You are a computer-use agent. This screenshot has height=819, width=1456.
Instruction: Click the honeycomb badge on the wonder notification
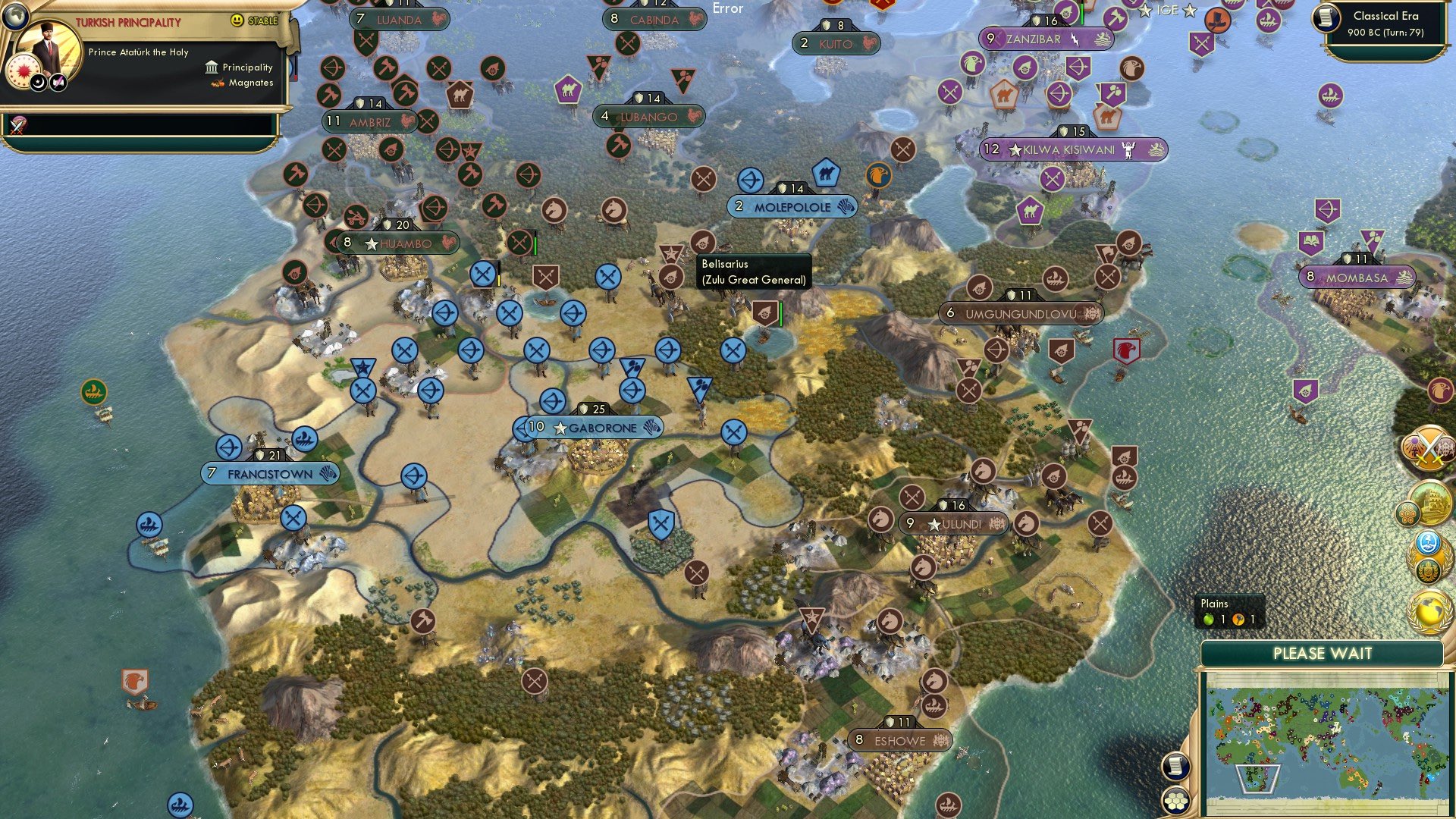(x=1408, y=512)
